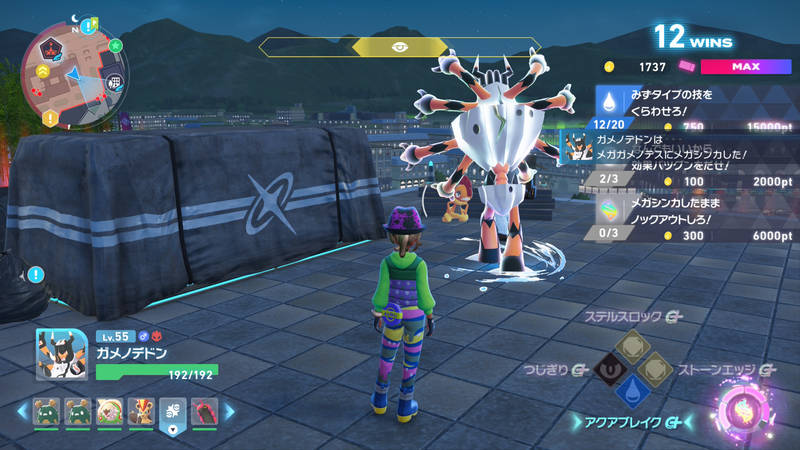
Task: Select the building marker on minimap
Action: (x=114, y=82)
